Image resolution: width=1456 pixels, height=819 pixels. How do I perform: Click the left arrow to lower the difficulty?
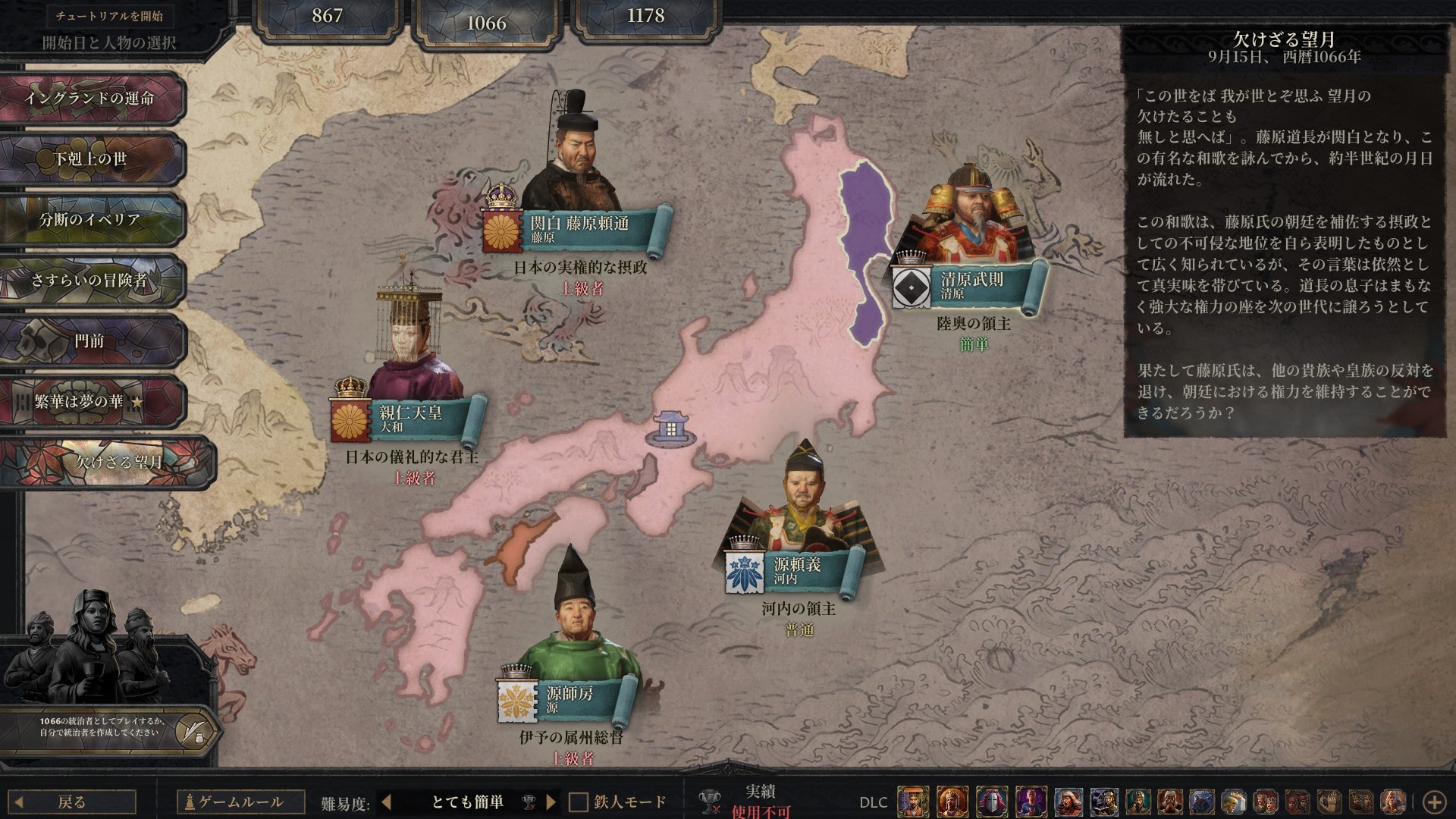pos(385,799)
